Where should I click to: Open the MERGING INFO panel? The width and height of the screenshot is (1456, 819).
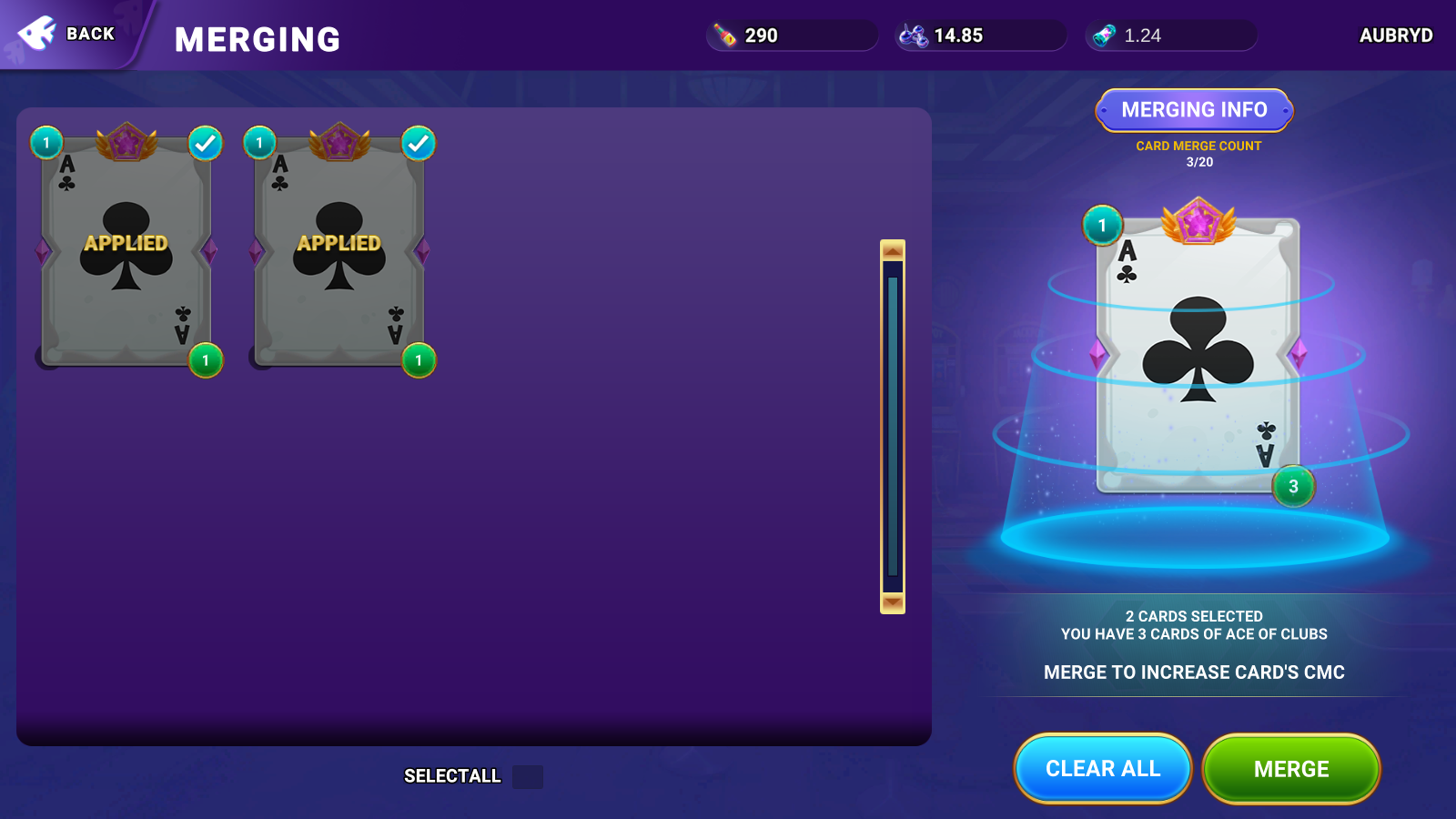click(x=1194, y=110)
